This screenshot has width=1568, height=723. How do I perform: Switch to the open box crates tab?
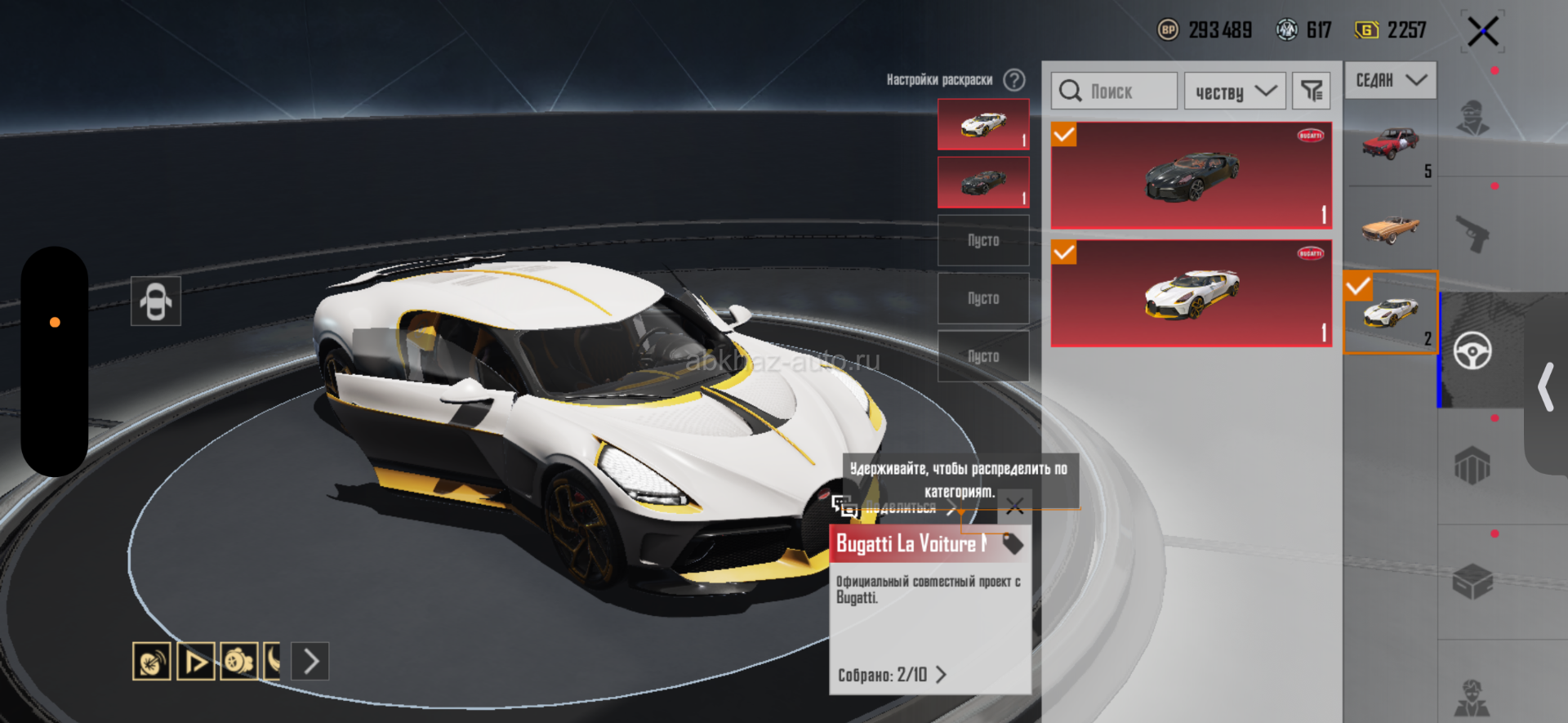point(1472,582)
